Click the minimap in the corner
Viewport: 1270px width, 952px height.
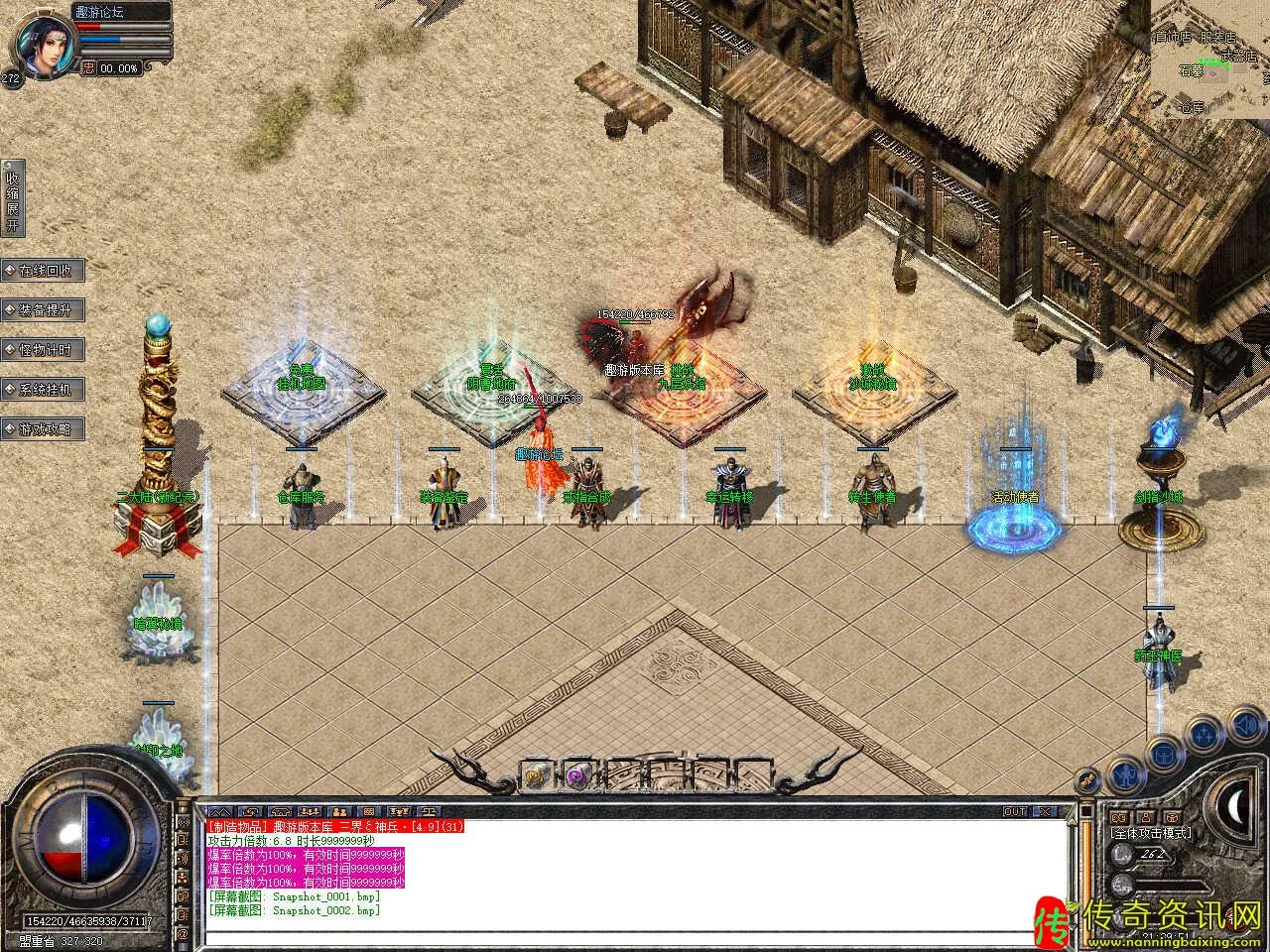coord(1210,59)
